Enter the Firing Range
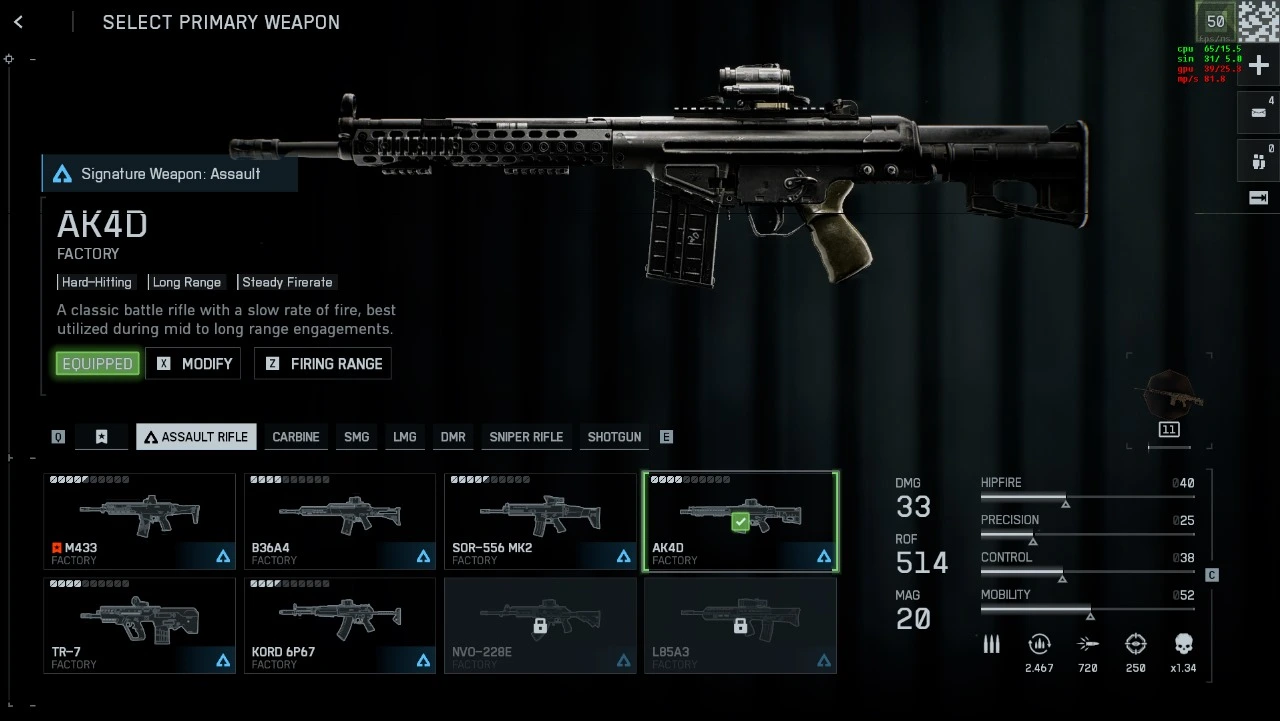The width and height of the screenshot is (1280, 721). [323, 364]
